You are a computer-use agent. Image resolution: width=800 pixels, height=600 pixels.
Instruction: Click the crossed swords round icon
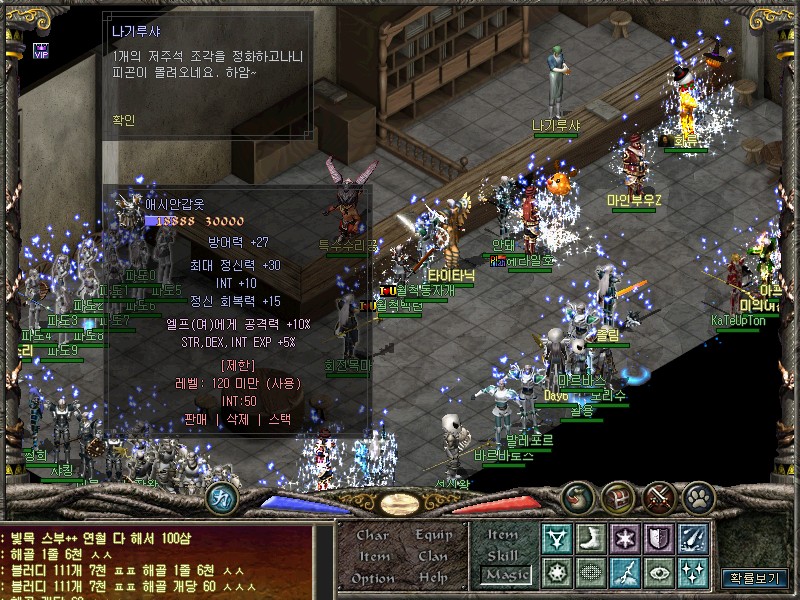(x=661, y=495)
